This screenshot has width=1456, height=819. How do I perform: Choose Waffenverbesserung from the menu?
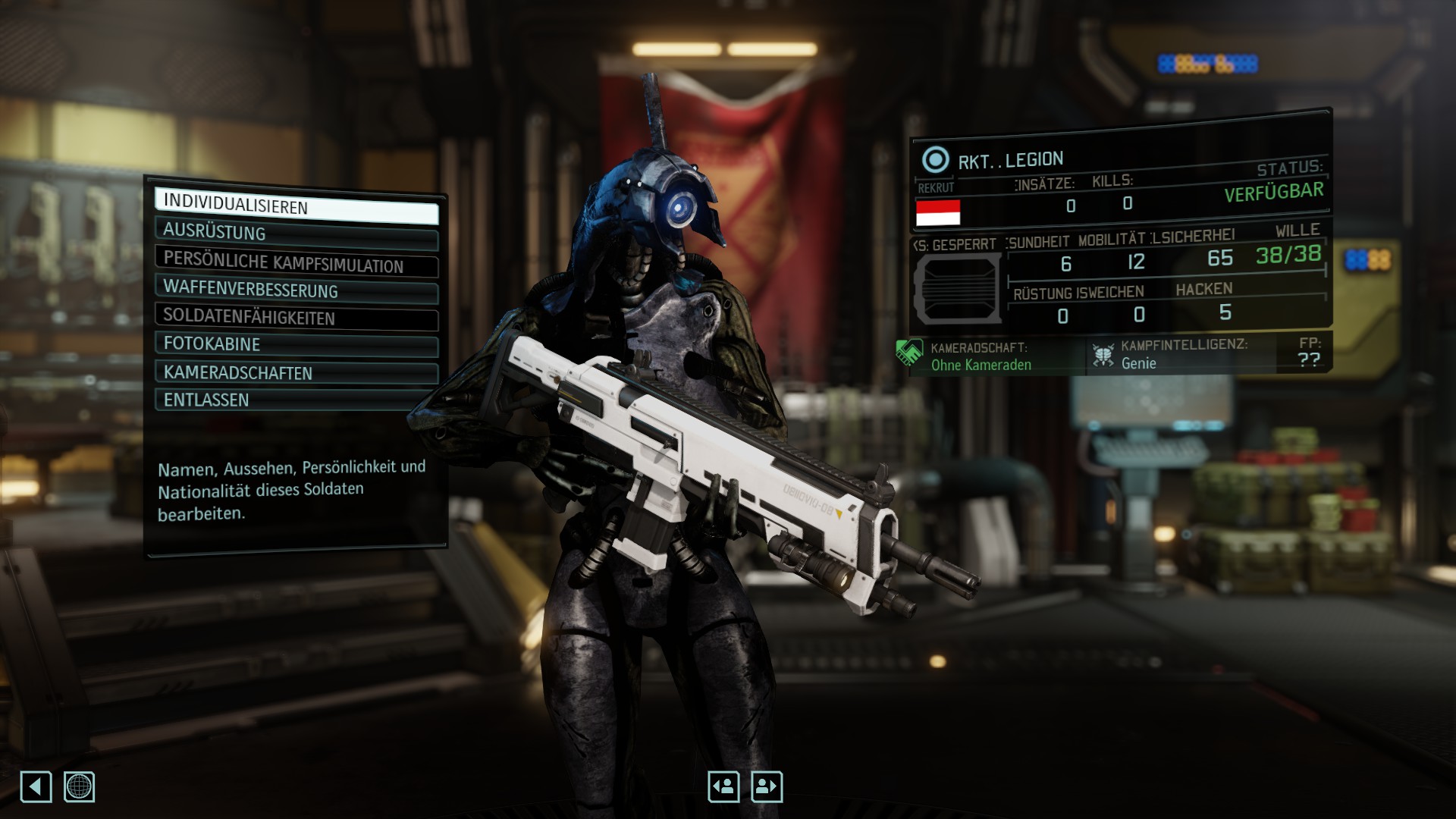(x=296, y=289)
